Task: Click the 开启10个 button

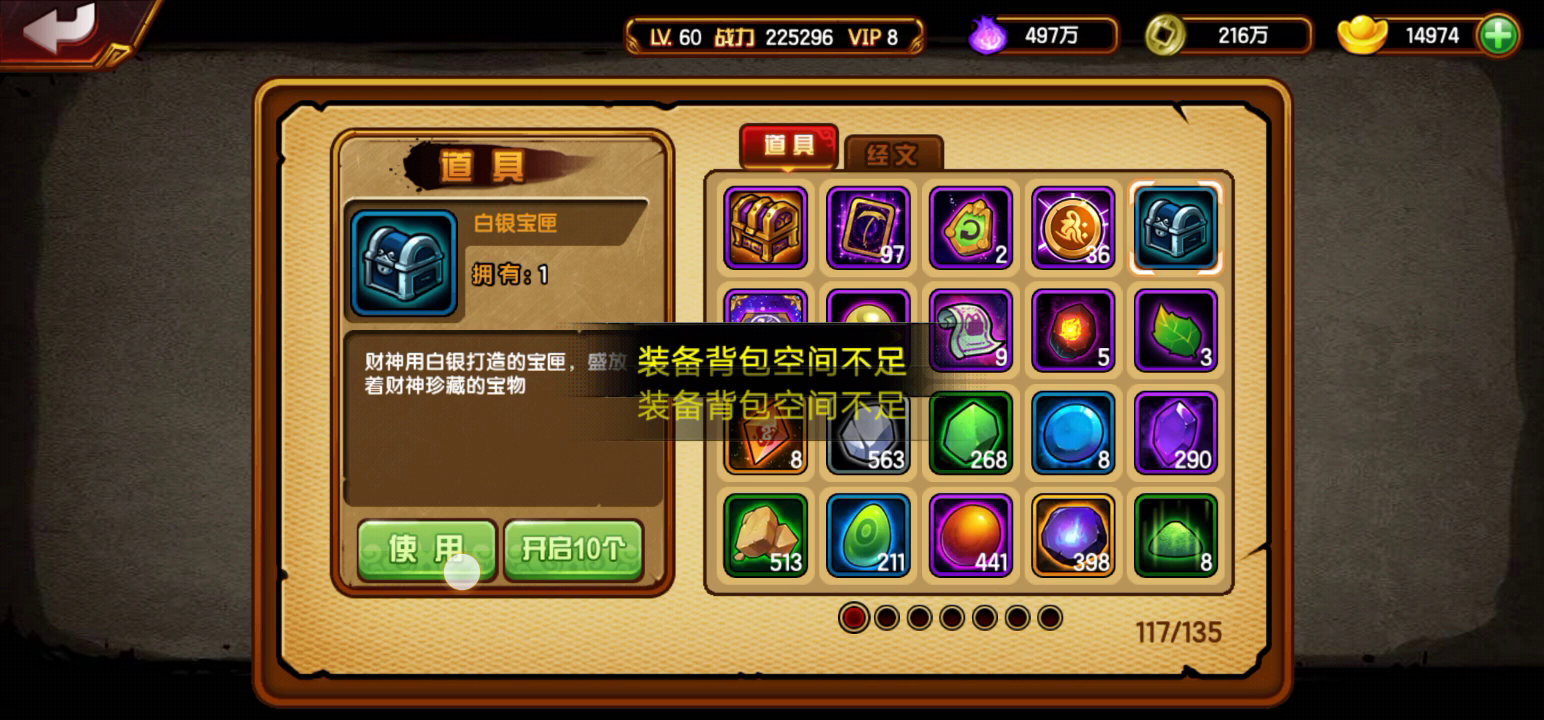Action: pos(575,547)
